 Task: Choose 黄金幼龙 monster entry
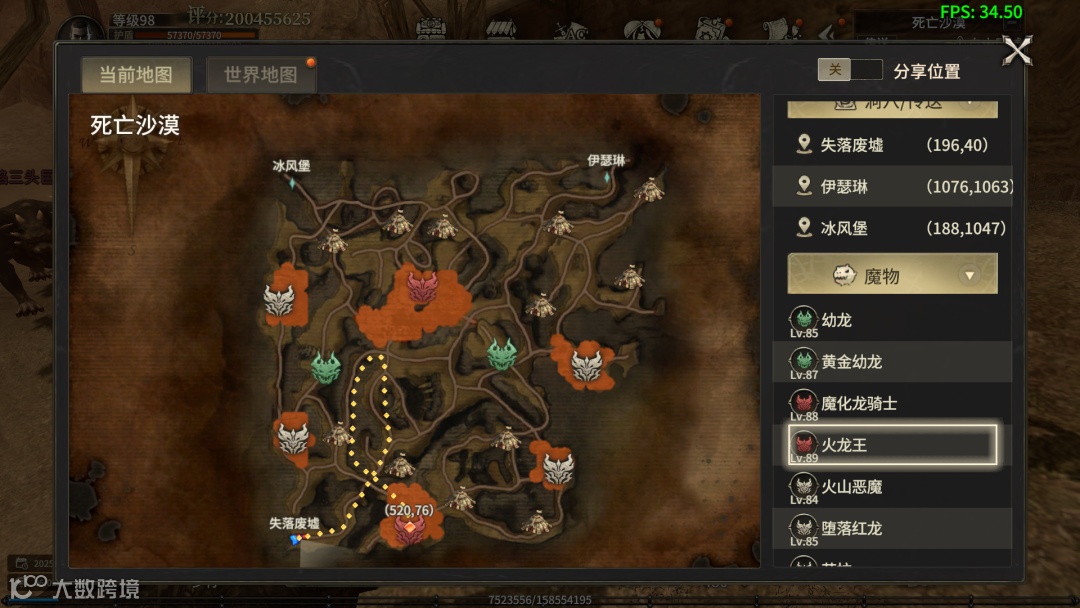click(892, 362)
